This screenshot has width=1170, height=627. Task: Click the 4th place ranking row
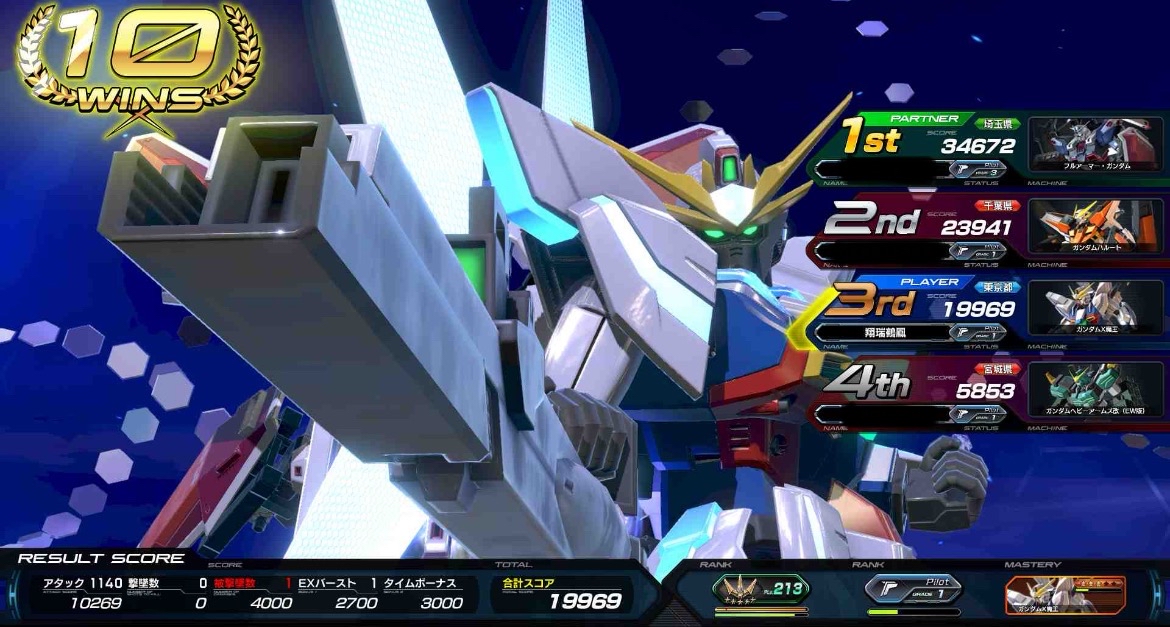[x=920, y=391]
